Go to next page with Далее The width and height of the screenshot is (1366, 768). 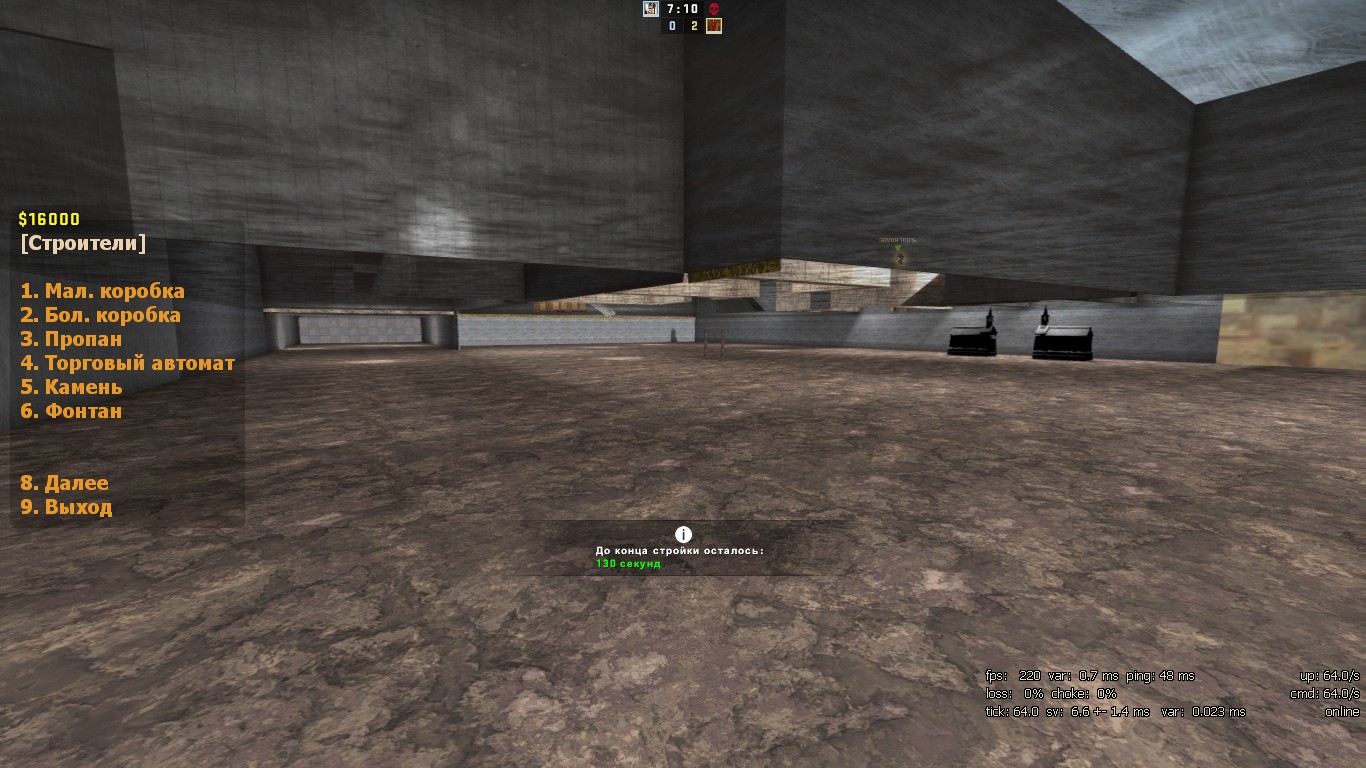click(64, 483)
